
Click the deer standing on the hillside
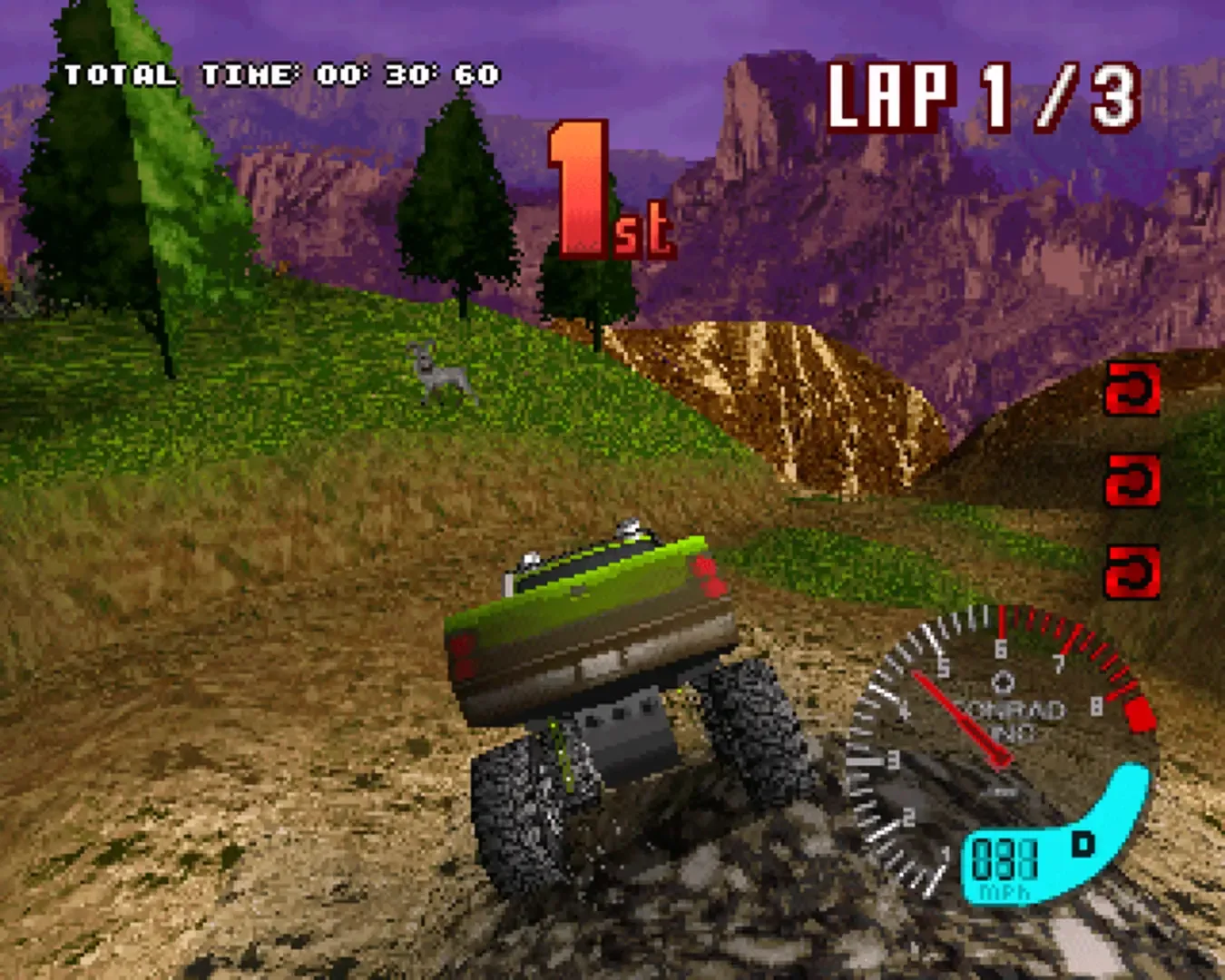point(442,374)
